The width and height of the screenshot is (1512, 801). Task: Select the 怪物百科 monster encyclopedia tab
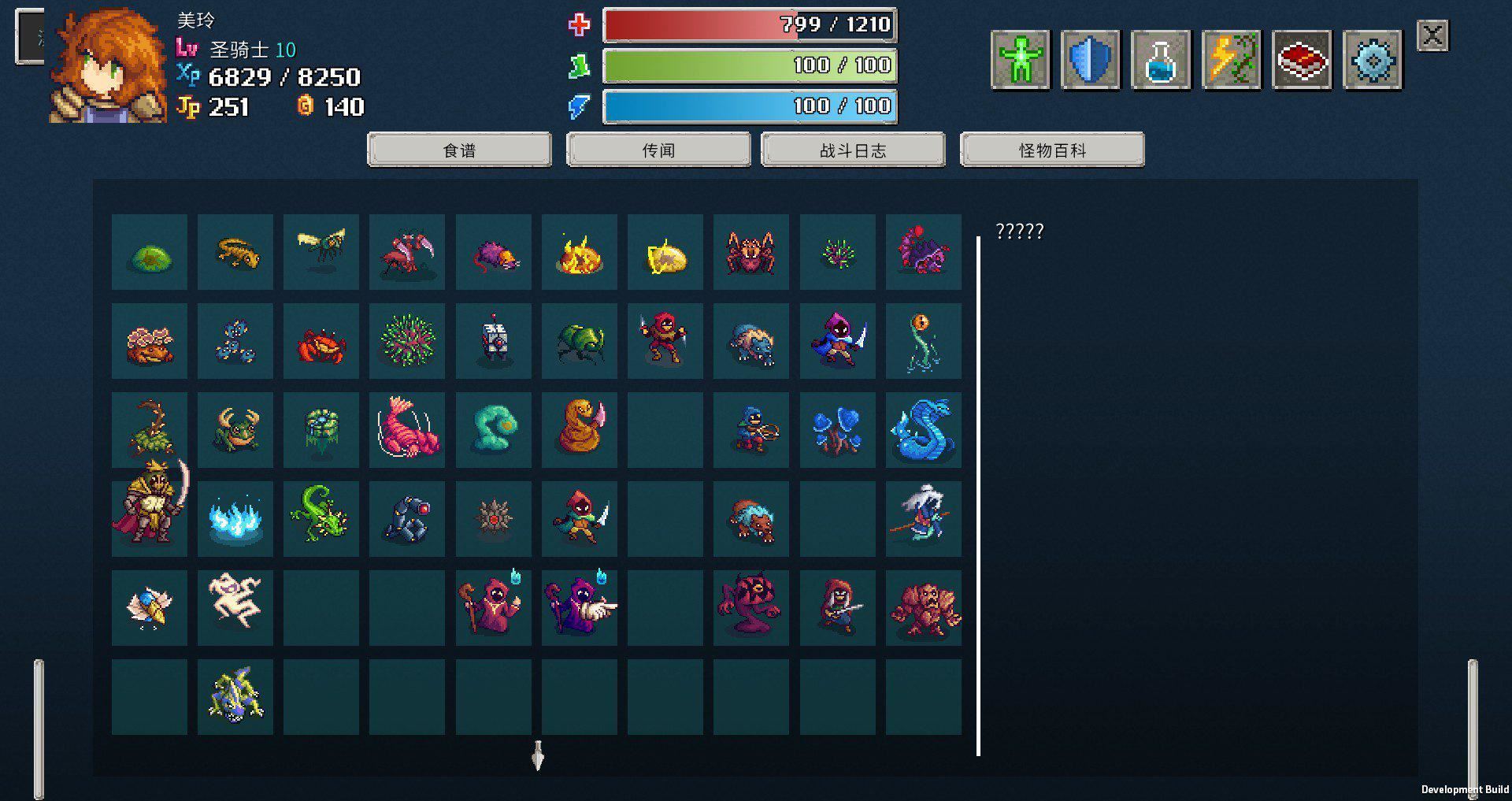tap(1051, 149)
